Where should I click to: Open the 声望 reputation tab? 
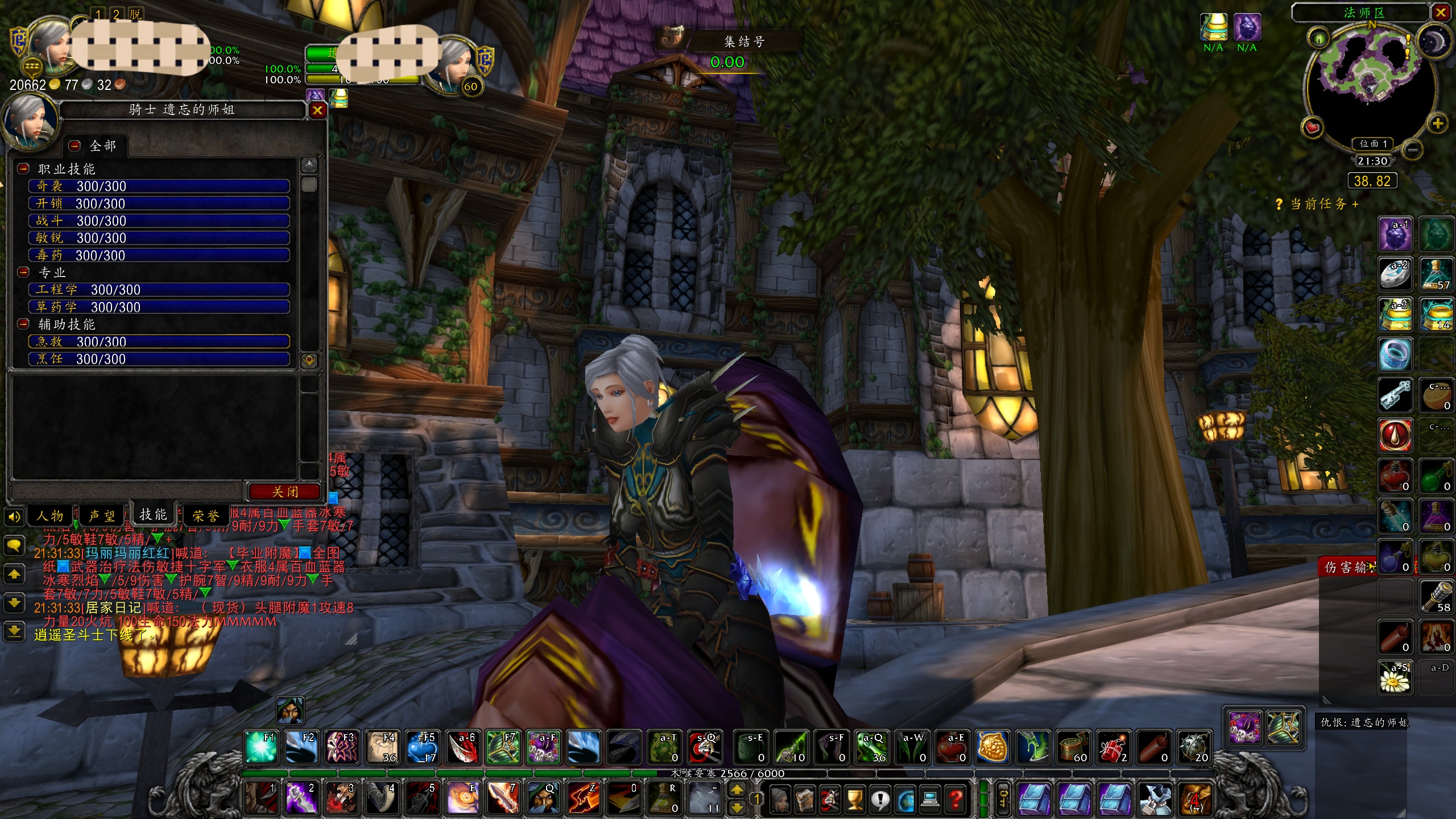click(x=101, y=516)
